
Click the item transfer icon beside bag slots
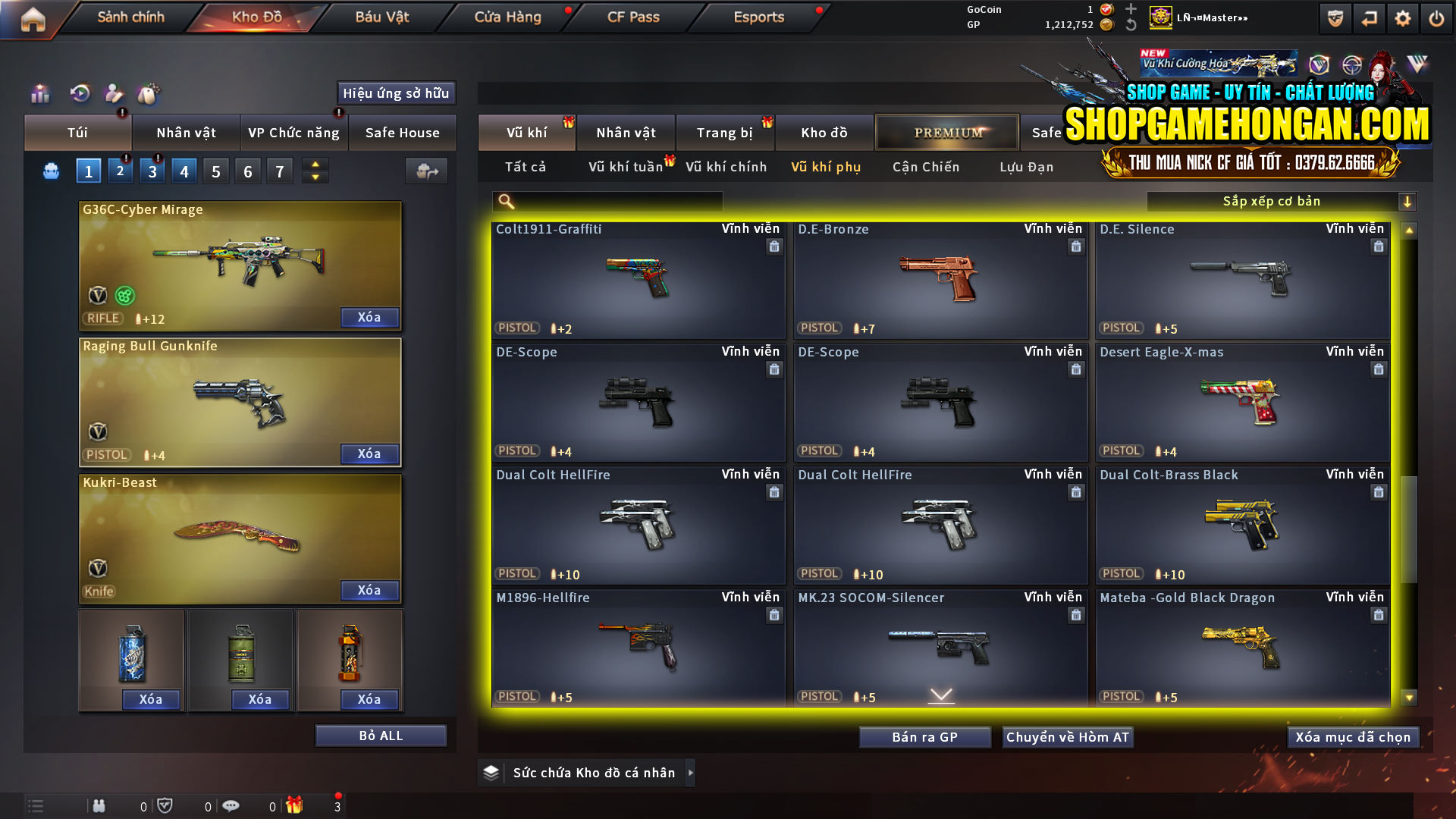[426, 171]
